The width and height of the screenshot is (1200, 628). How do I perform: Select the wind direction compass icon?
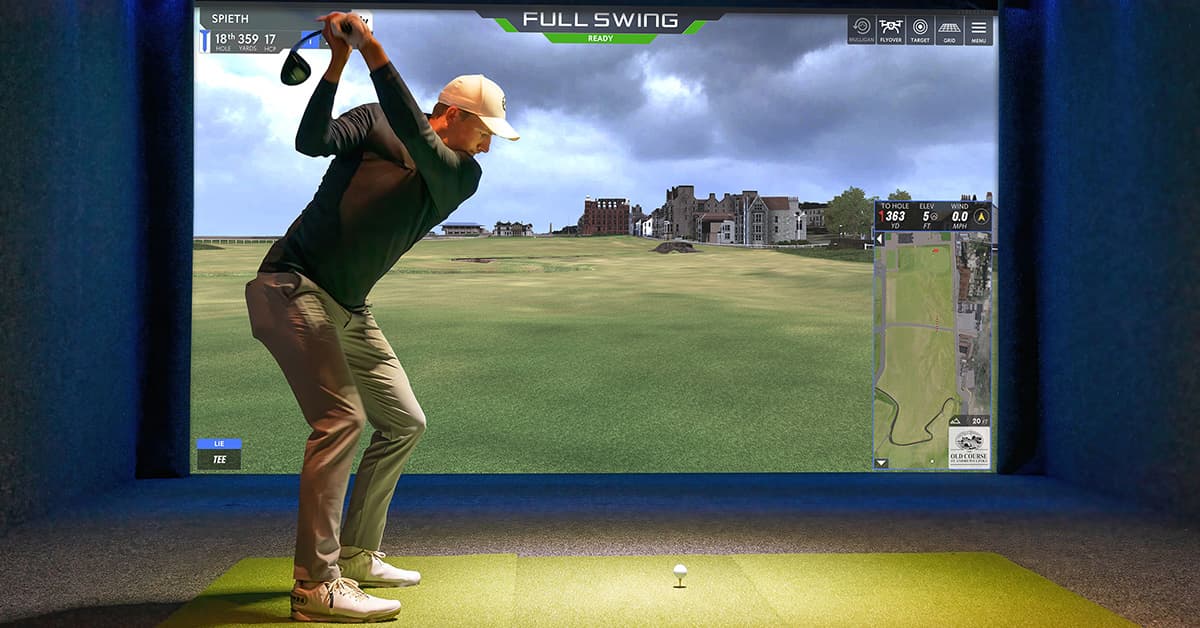(981, 216)
